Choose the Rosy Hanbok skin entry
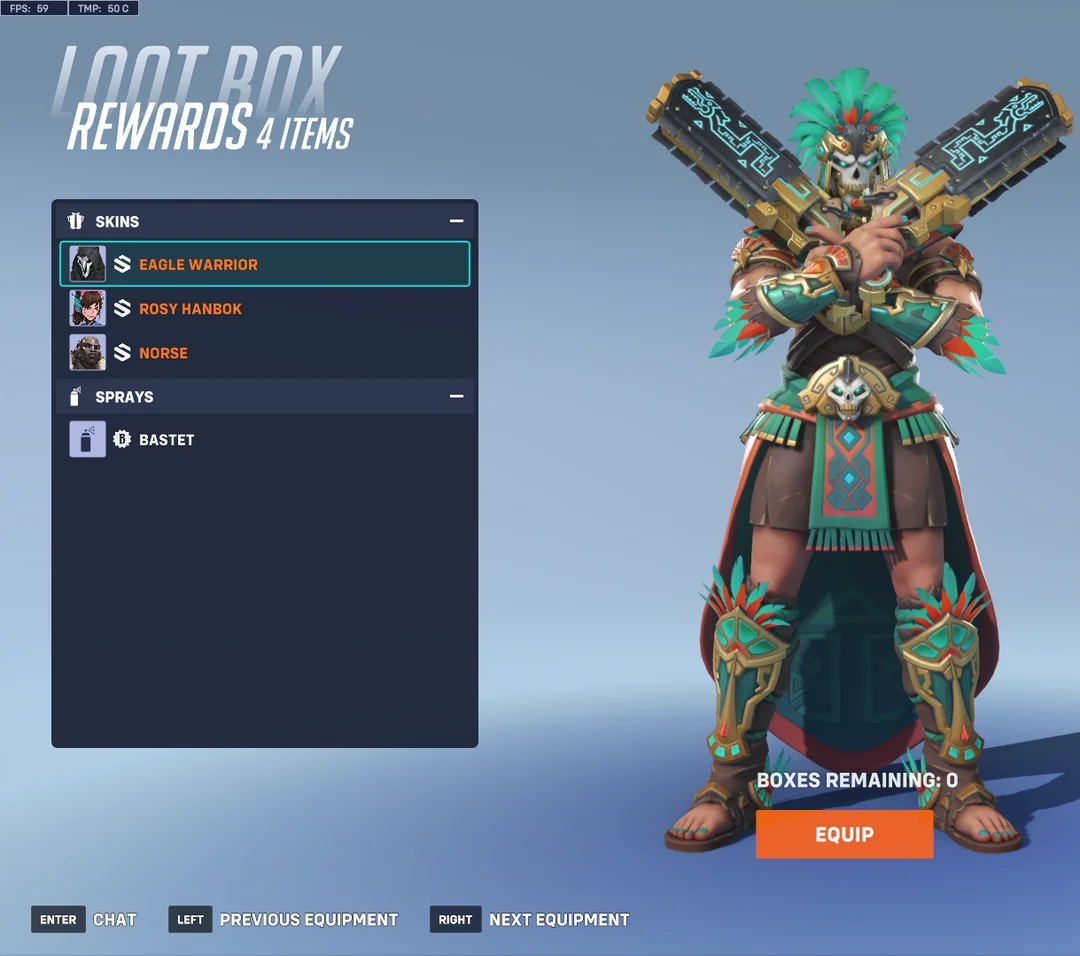Screen dimensions: 1080x956 [x=265, y=309]
